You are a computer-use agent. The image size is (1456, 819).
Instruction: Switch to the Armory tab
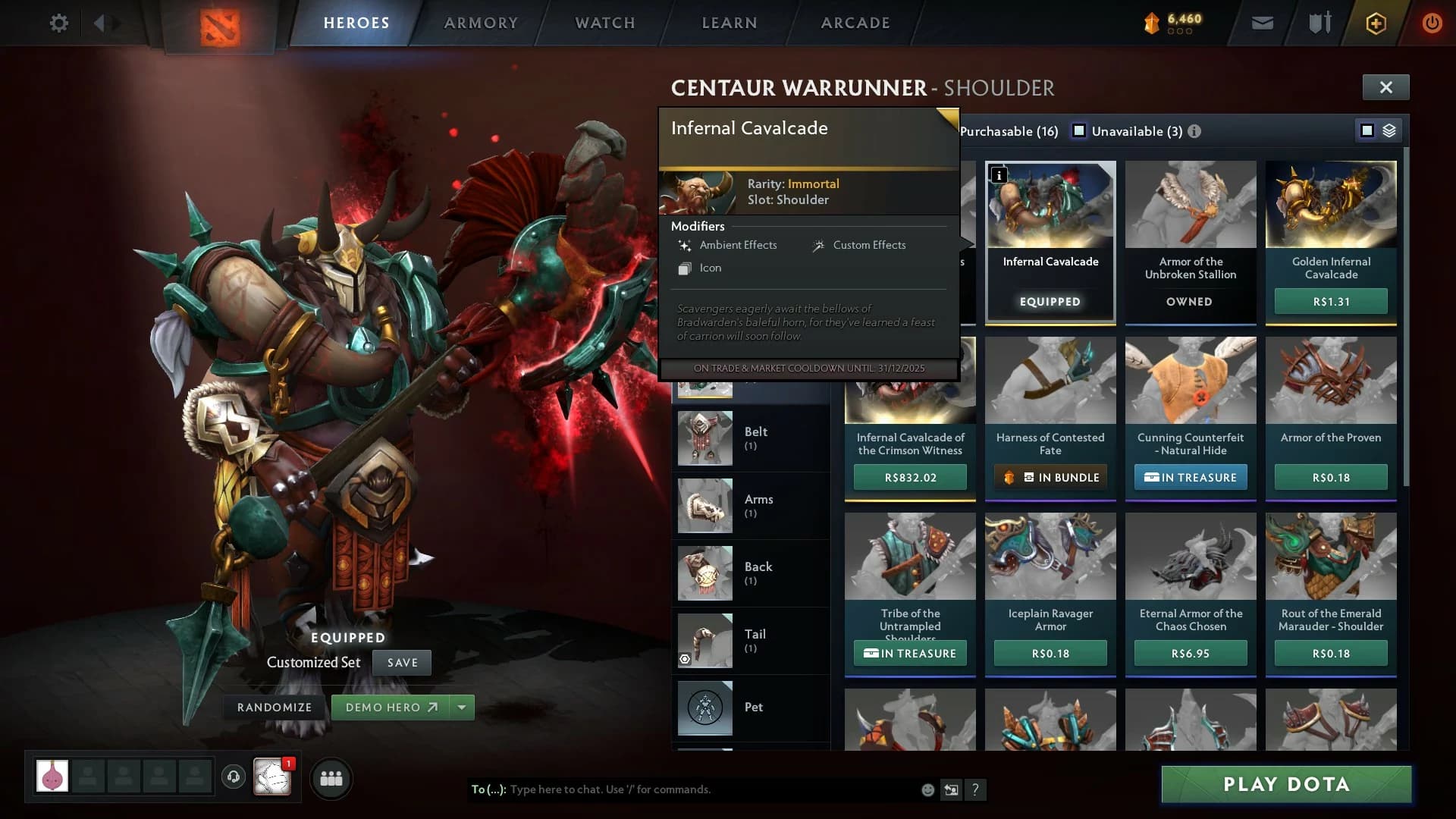(x=481, y=23)
